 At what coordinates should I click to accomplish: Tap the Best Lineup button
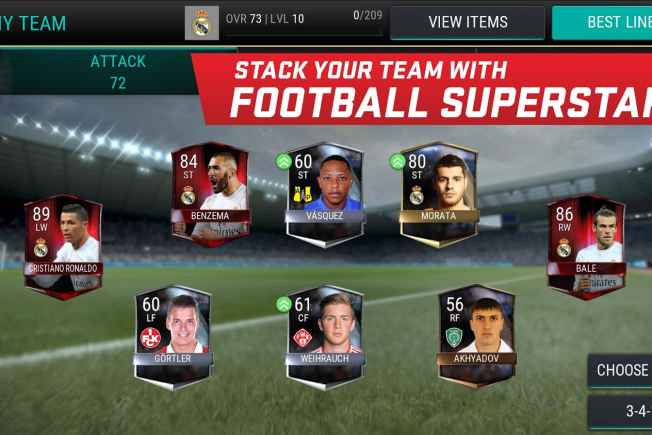(602, 22)
